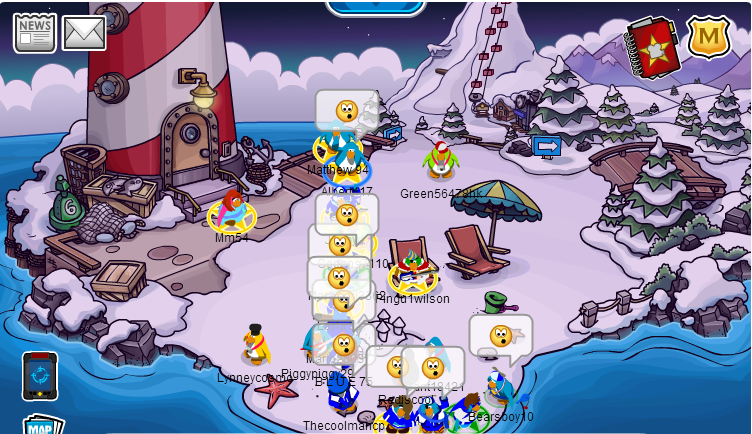Open the Map
The width and height of the screenshot is (752, 434).
(x=41, y=425)
